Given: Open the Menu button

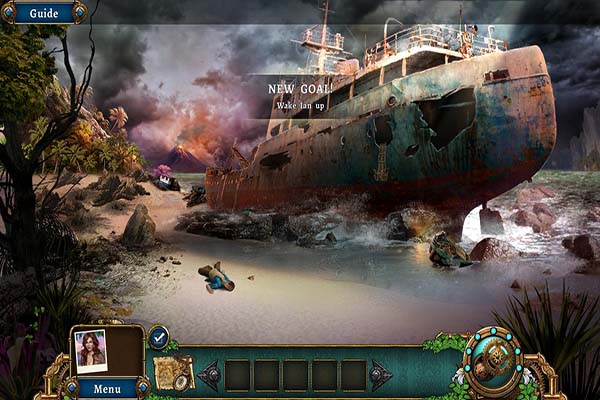Looking at the screenshot, I should 107,388.
